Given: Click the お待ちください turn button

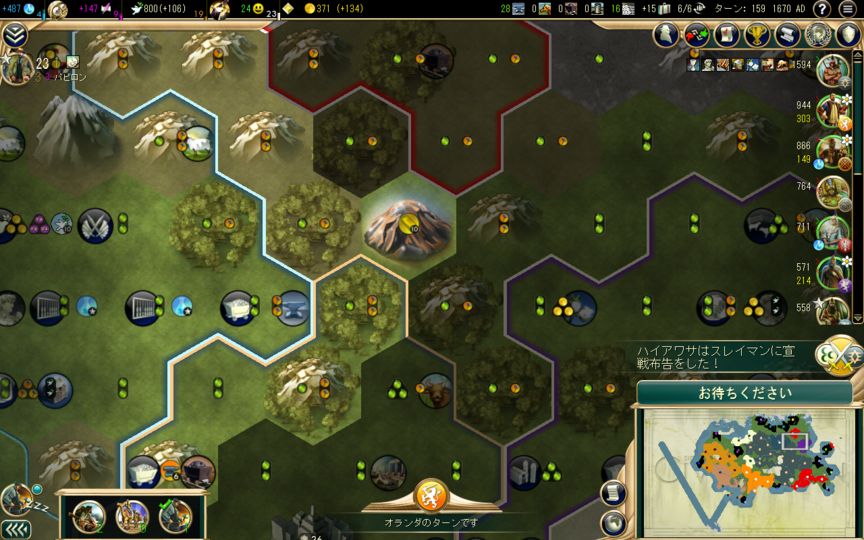Looking at the screenshot, I should click(743, 392).
